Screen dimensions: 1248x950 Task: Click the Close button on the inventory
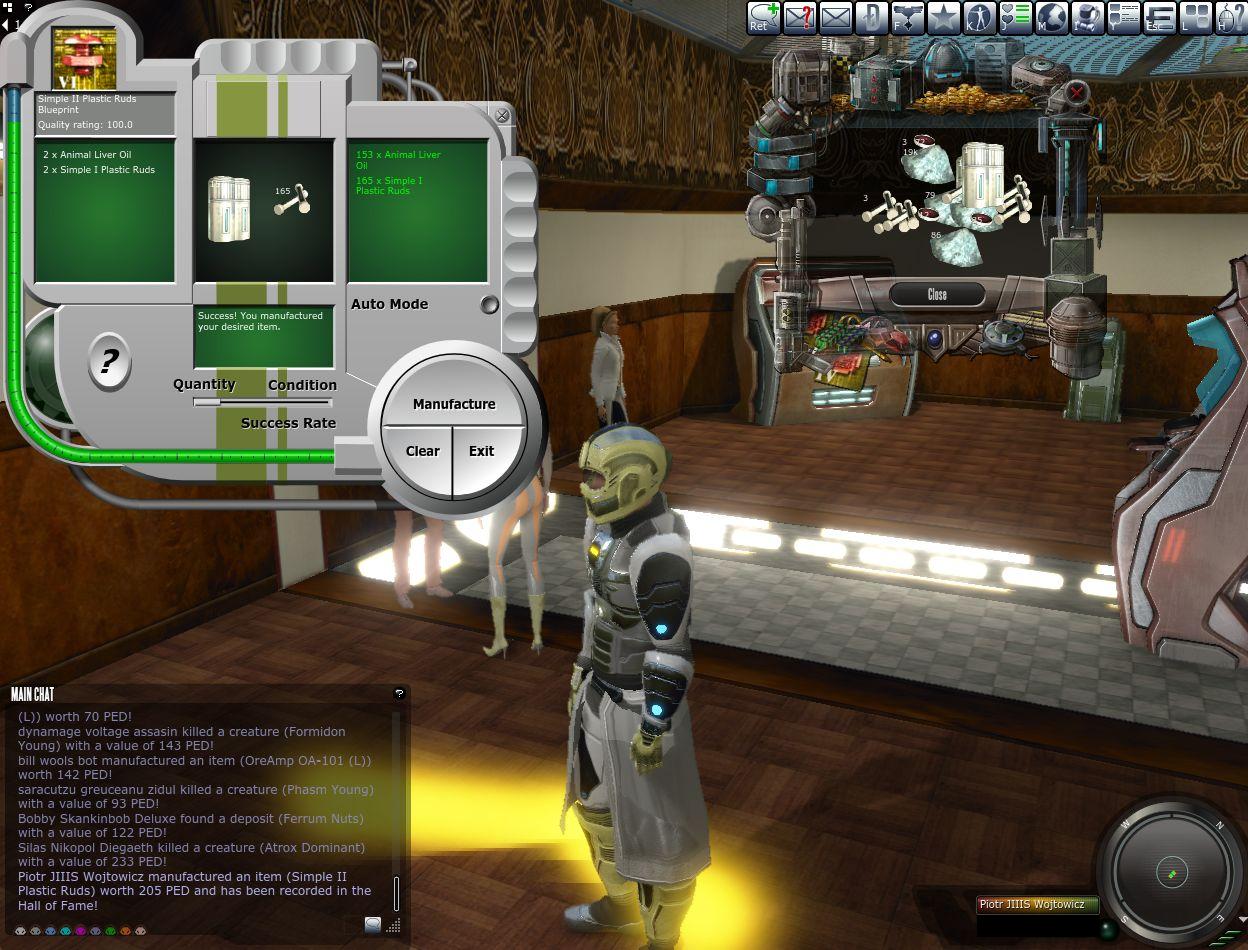[x=937, y=294]
